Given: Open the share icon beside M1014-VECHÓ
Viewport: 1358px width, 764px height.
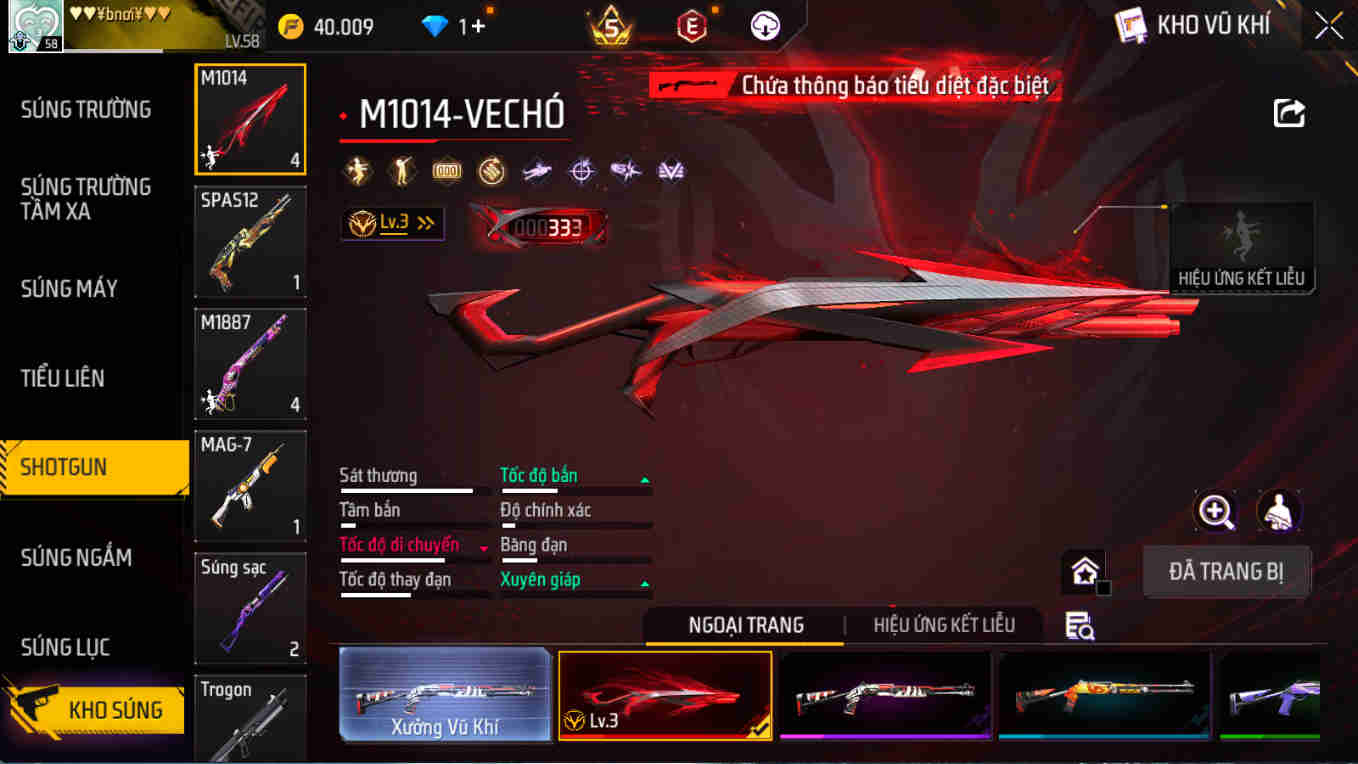Looking at the screenshot, I should [1289, 113].
